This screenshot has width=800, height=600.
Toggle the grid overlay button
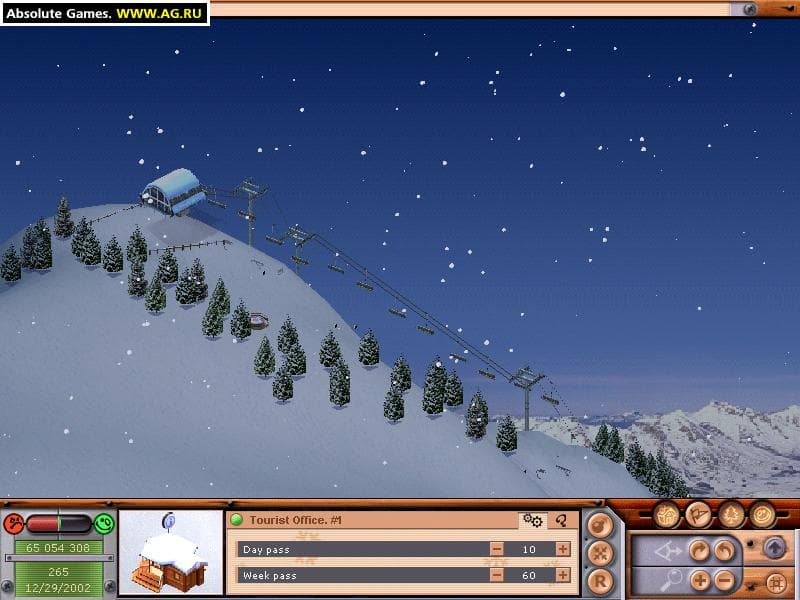[775, 581]
